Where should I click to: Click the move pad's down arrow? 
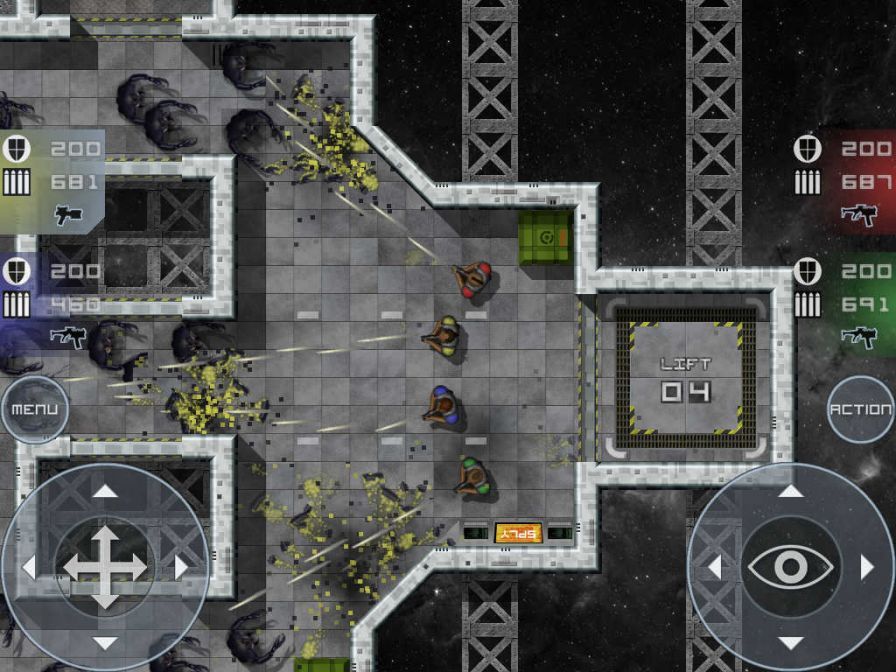point(105,643)
